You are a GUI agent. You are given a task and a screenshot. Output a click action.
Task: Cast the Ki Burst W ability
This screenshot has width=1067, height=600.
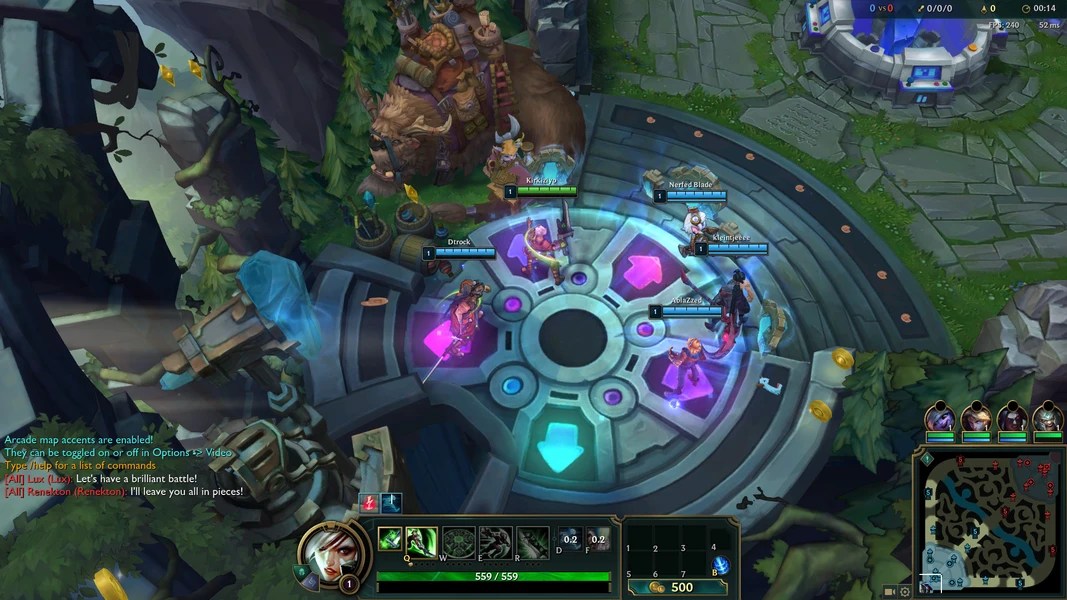click(x=459, y=542)
